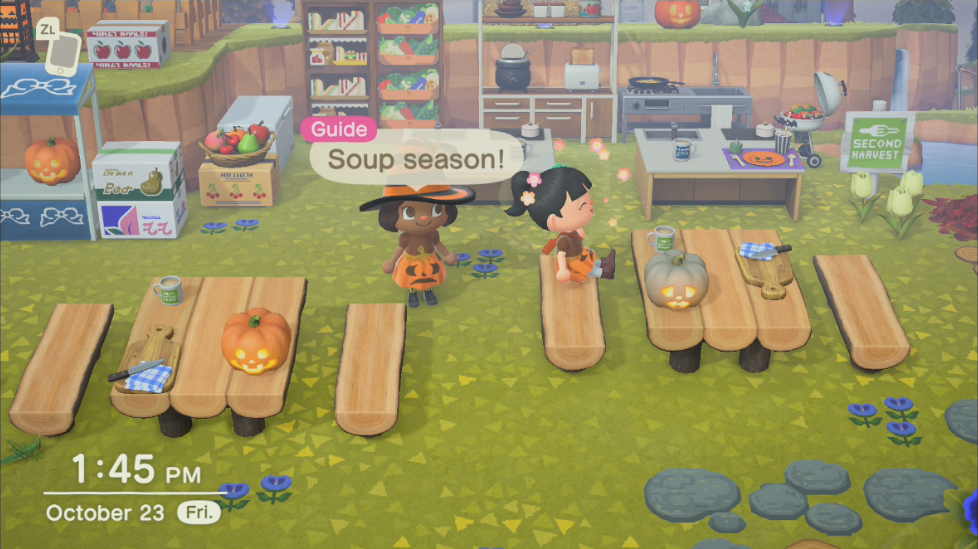
Task: Open the NookPhone icon
Action: (62, 53)
